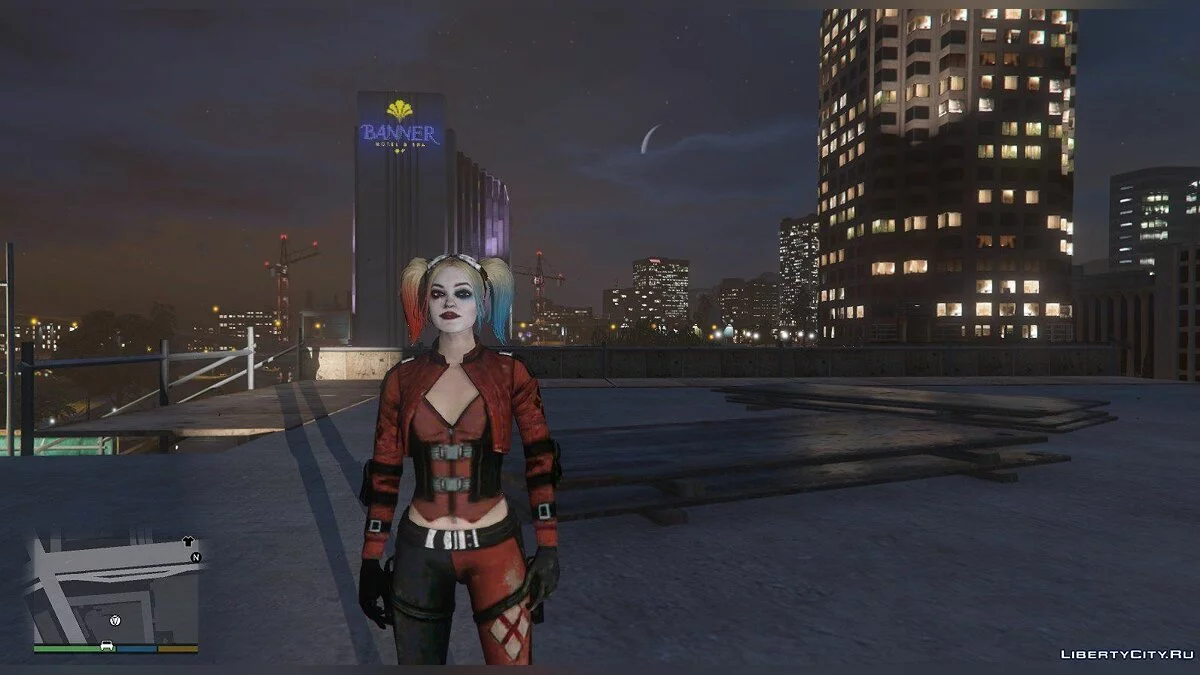Select the clothing store shirt marker

(x=189, y=541)
